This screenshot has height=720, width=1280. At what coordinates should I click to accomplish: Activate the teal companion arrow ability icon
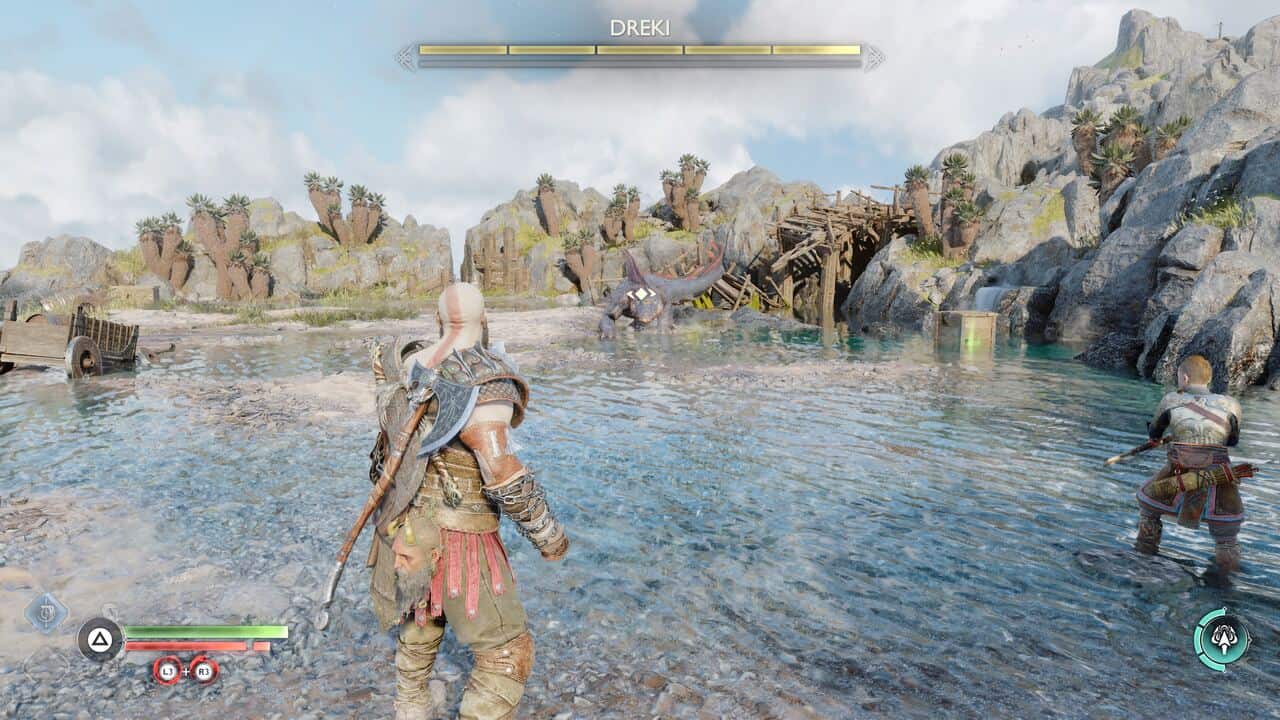click(x=1222, y=640)
